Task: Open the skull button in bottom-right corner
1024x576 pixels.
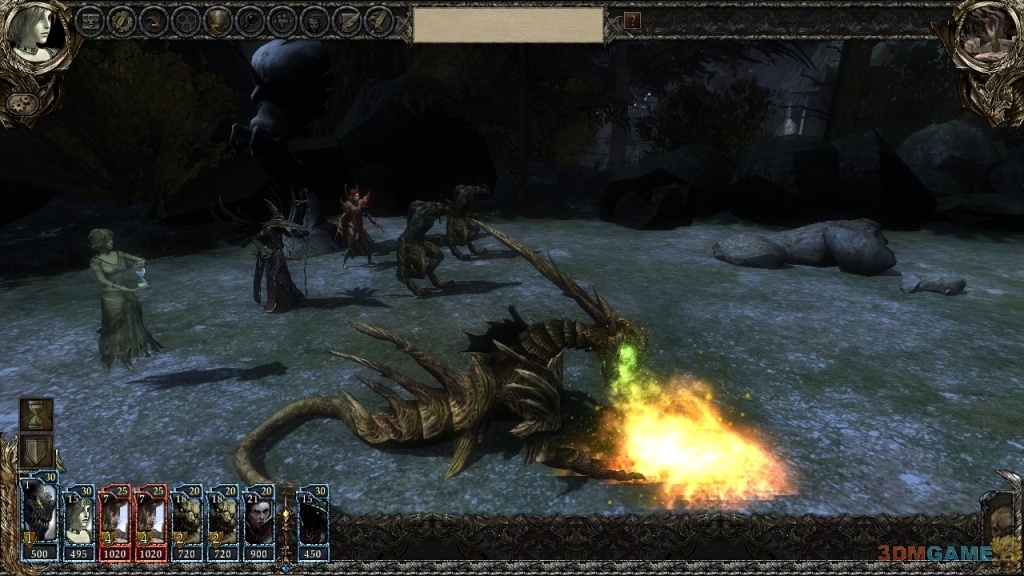Action: click(x=1000, y=516)
